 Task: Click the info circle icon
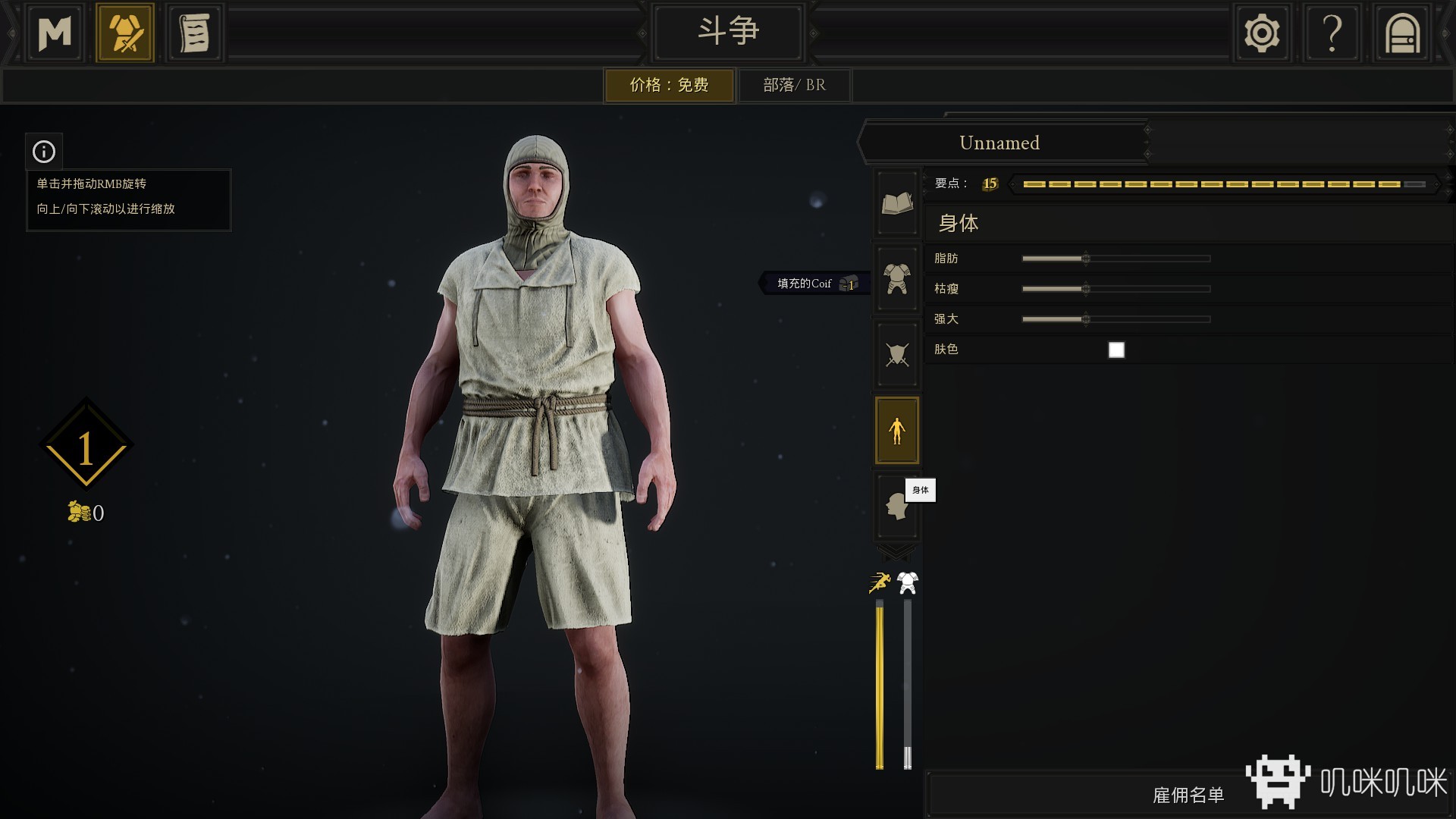pos(44,152)
